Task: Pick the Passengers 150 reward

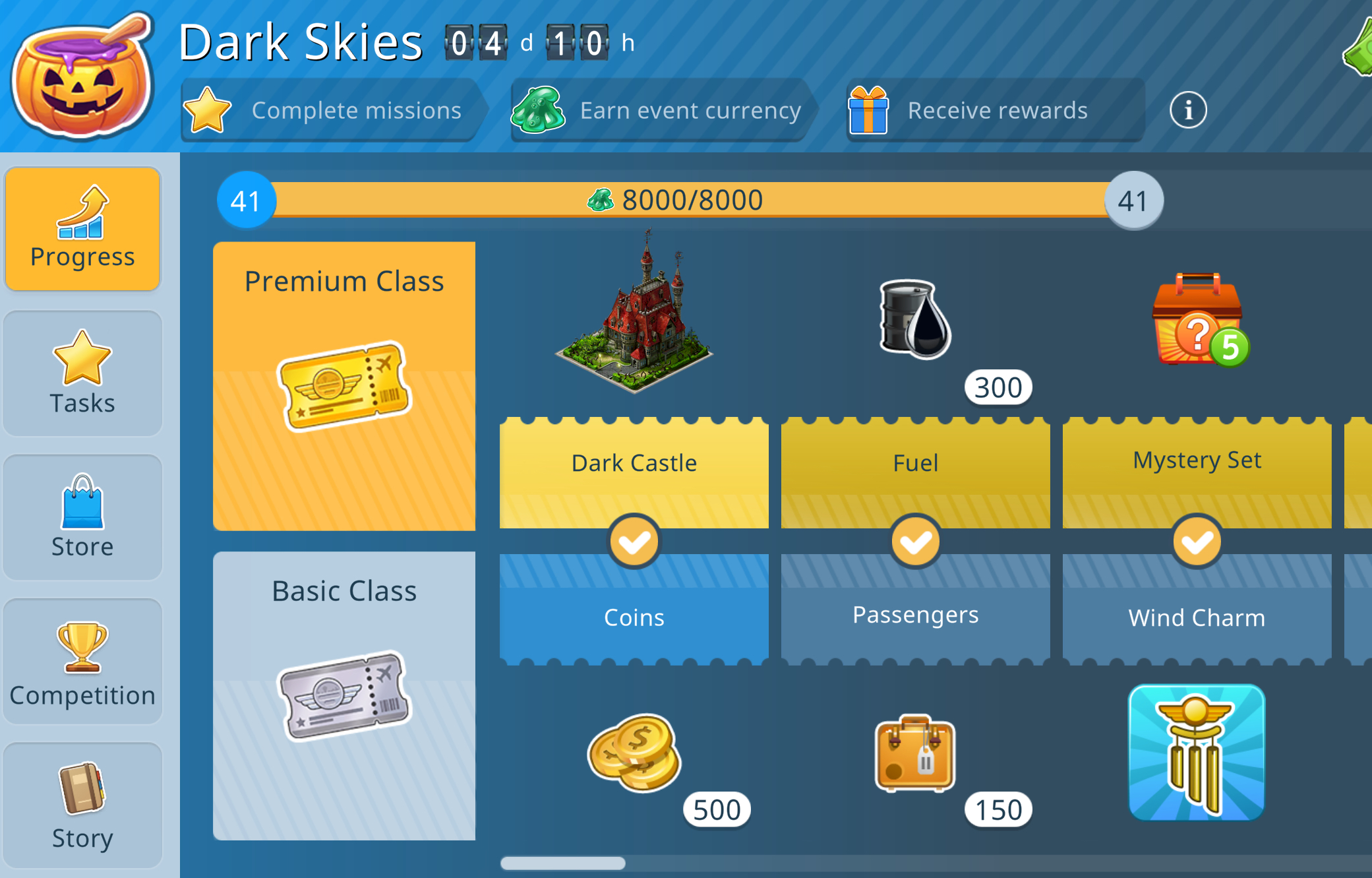Action: (916, 753)
